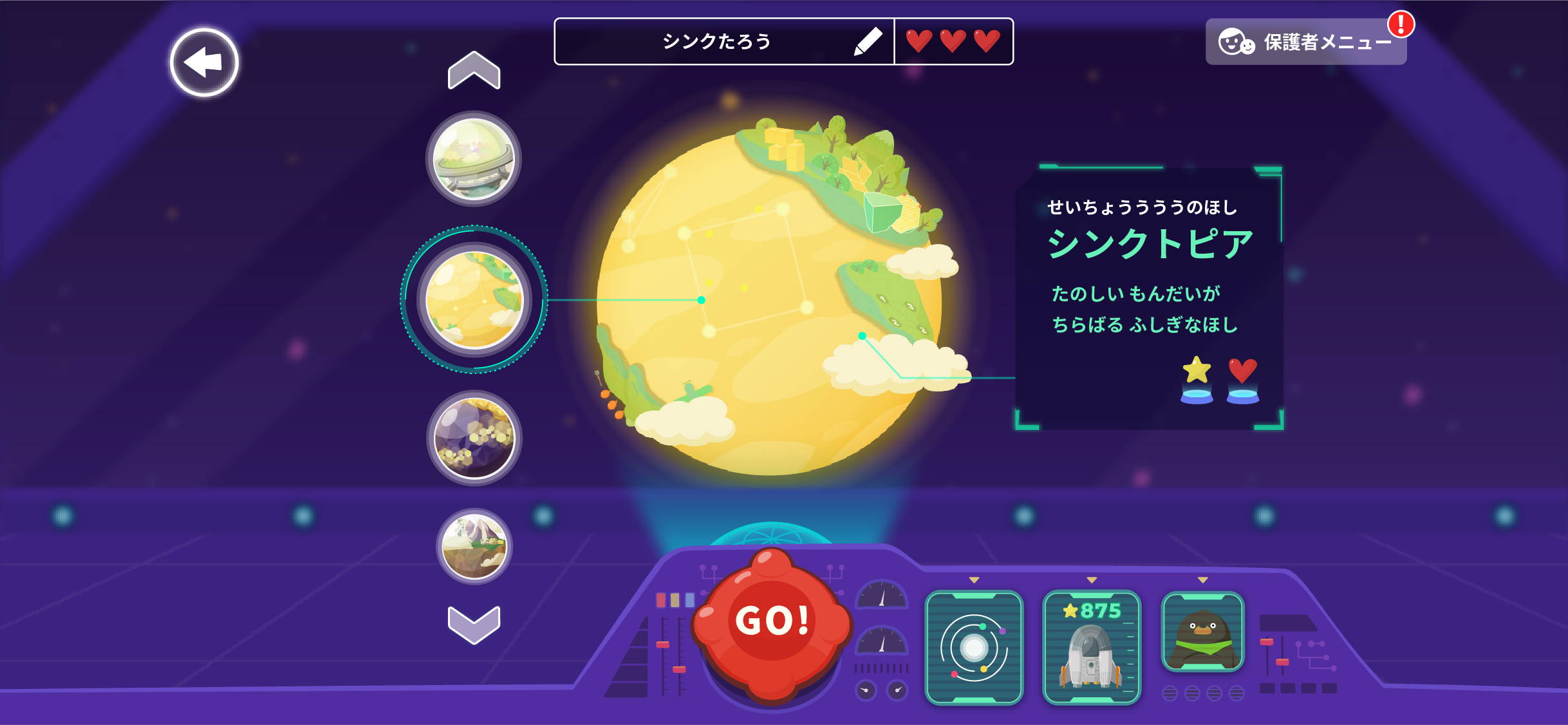Screen dimensions: 1568x725
Task: Click the シンクたろう name field
Action: coord(721,41)
